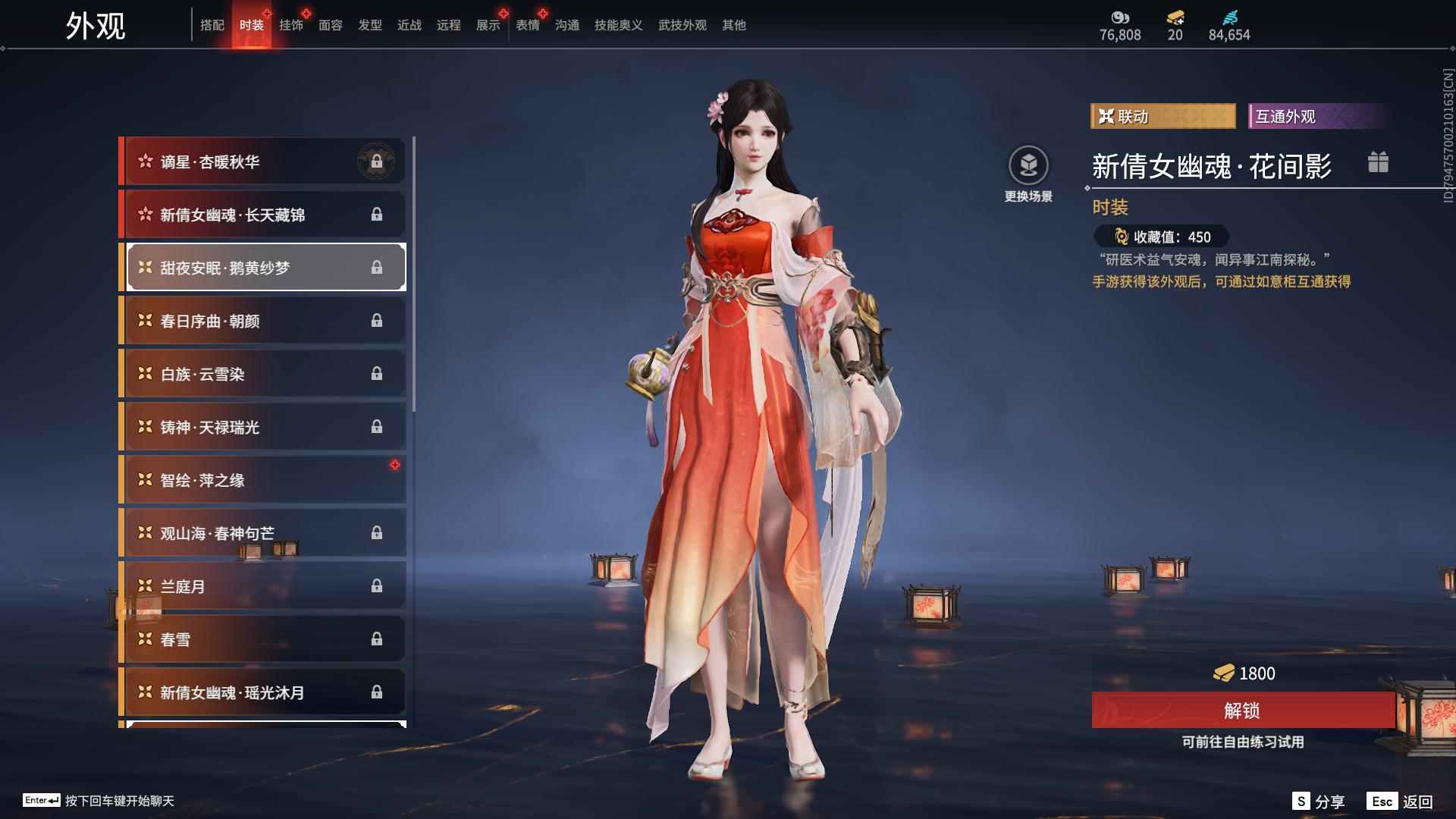Click the gold coin currency icon showing 76,808
Viewport: 1456px width, 819px height.
click(1120, 17)
